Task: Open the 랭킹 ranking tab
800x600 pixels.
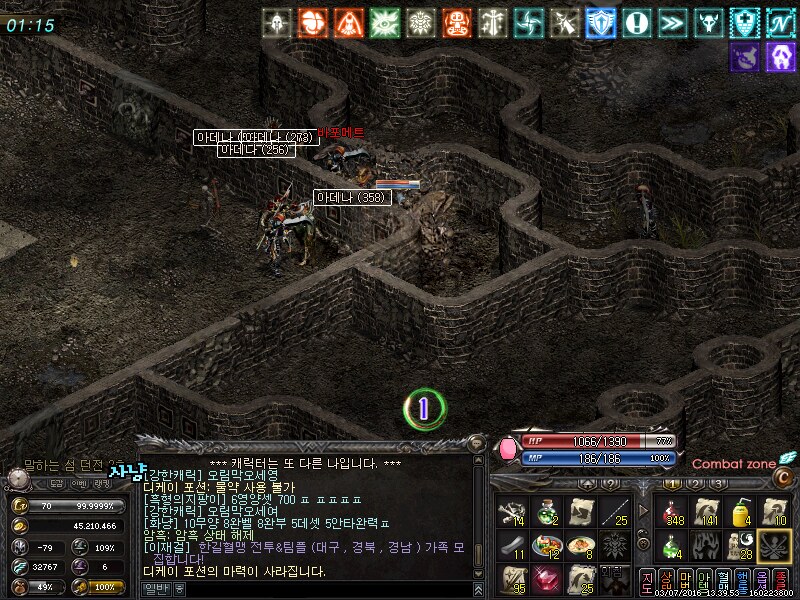Action: point(103,483)
